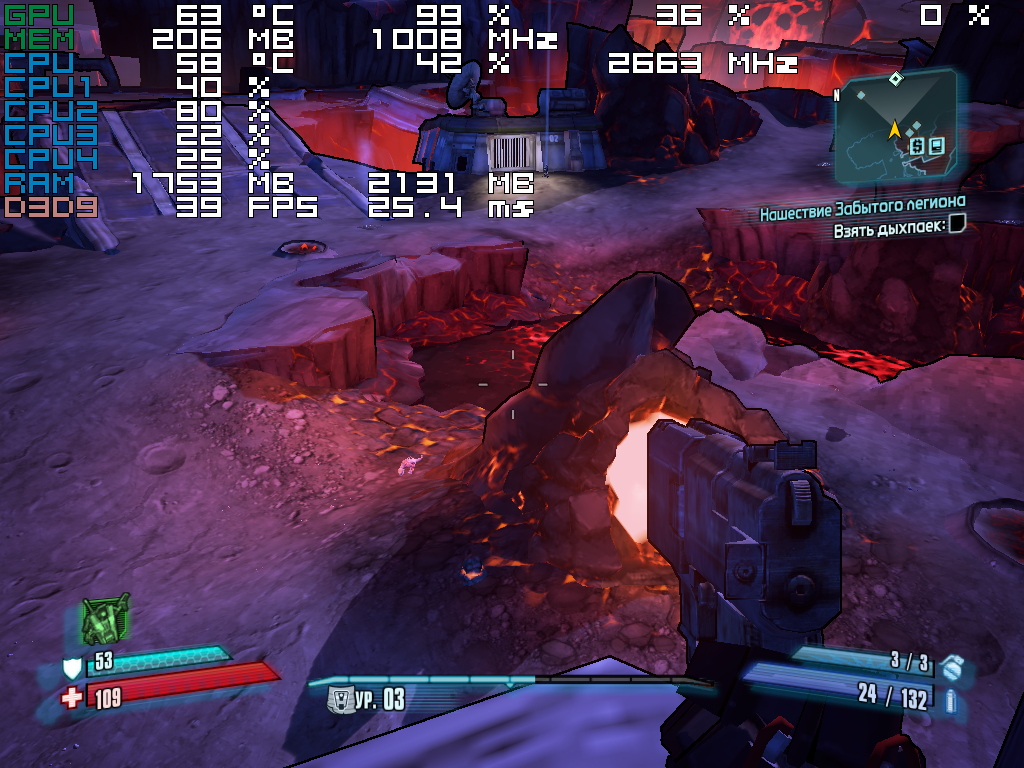This screenshot has height=768, width=1024.
Task: Select the grenade icon
Action: 951,667
